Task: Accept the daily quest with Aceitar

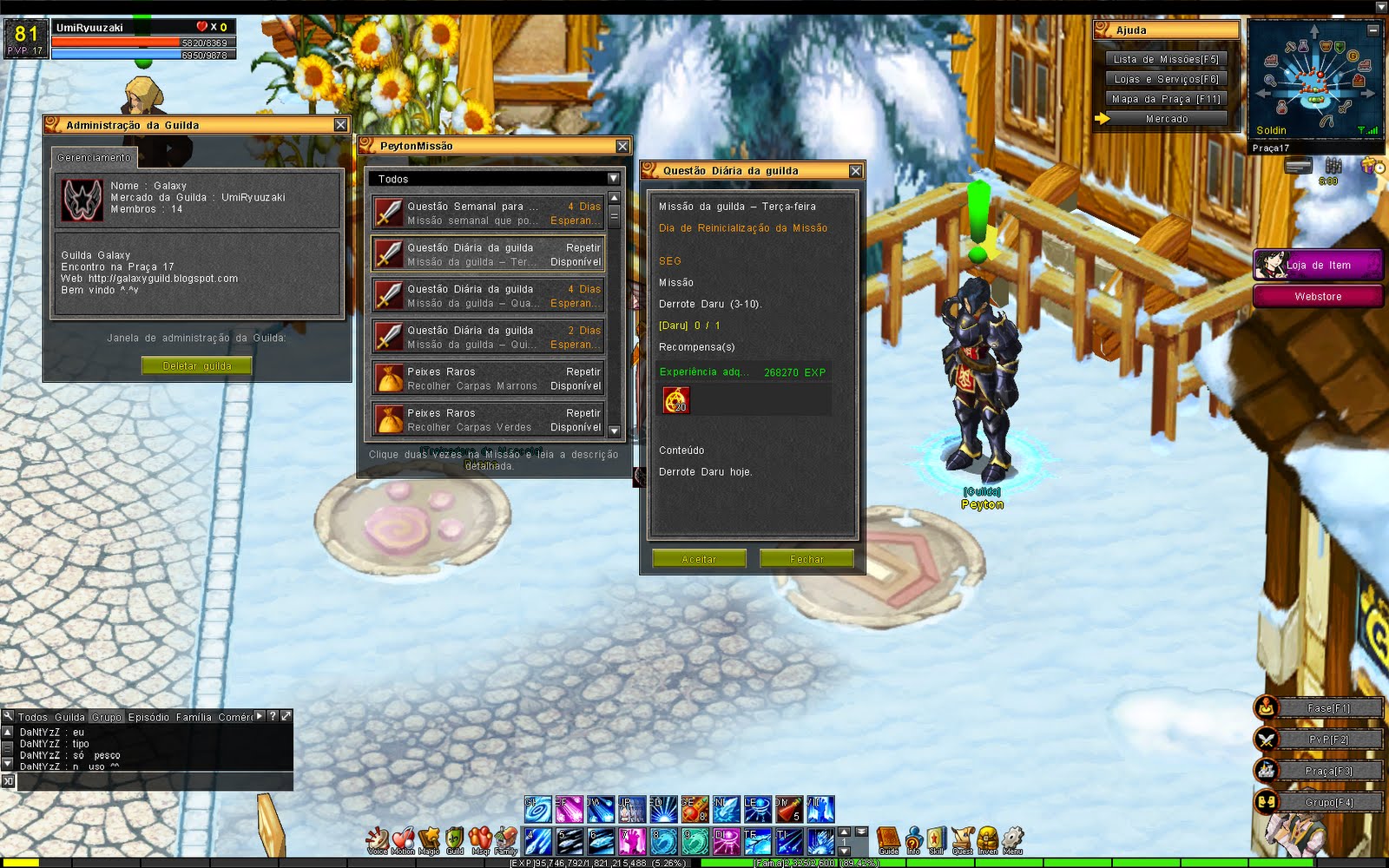Action: tap(700, 559)
